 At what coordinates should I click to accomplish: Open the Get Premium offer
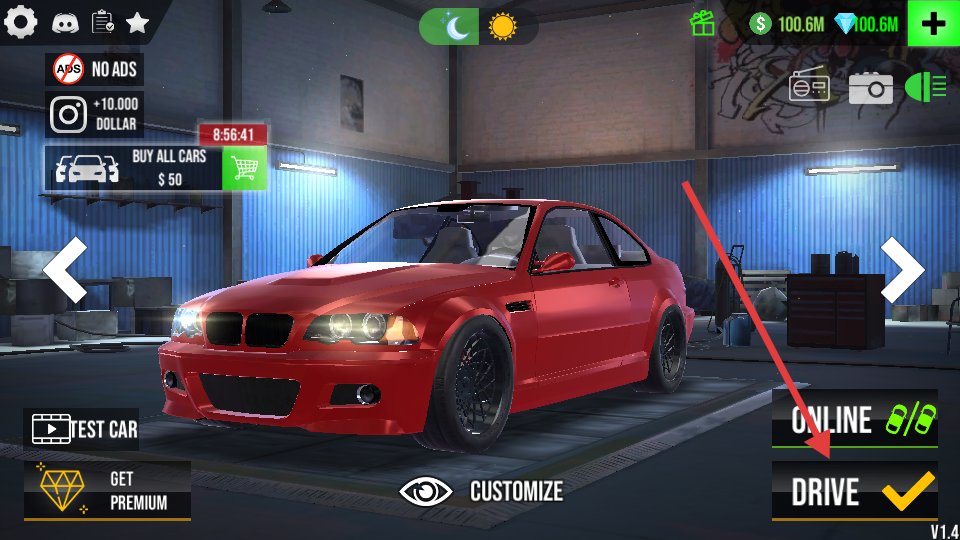pyautogui.click(x=107, y=490)
